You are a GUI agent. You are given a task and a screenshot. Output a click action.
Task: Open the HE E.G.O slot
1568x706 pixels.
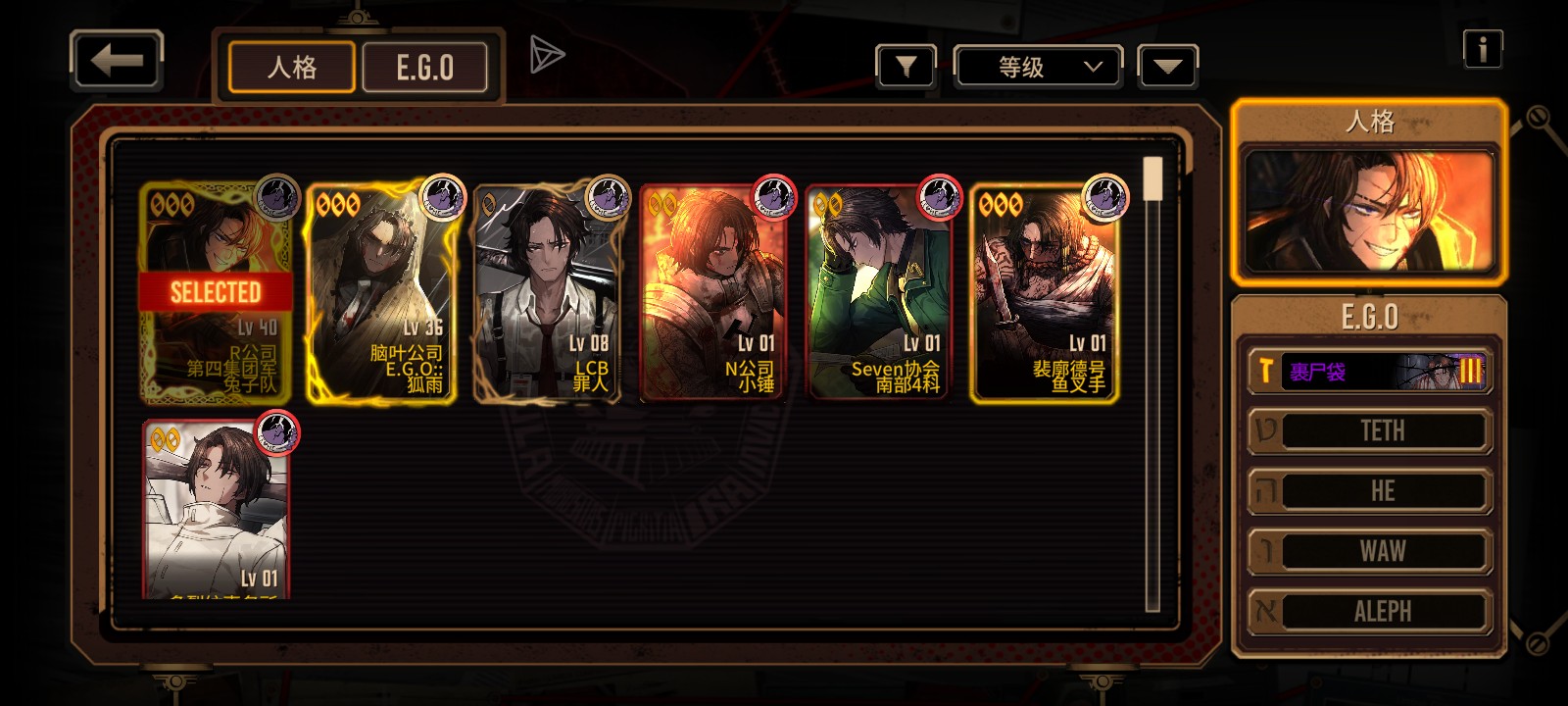pos(1369,491)
